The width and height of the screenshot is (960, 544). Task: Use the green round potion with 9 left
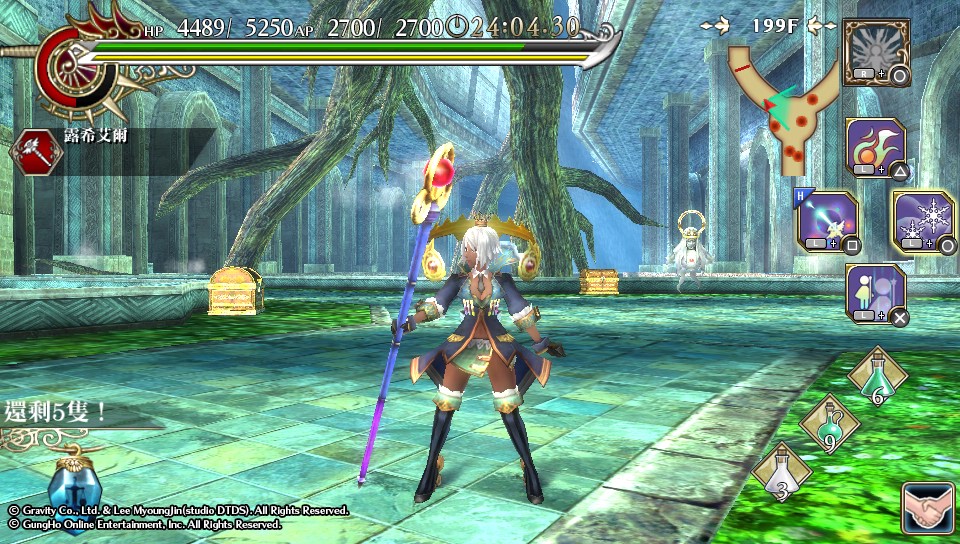pos(829,424)
